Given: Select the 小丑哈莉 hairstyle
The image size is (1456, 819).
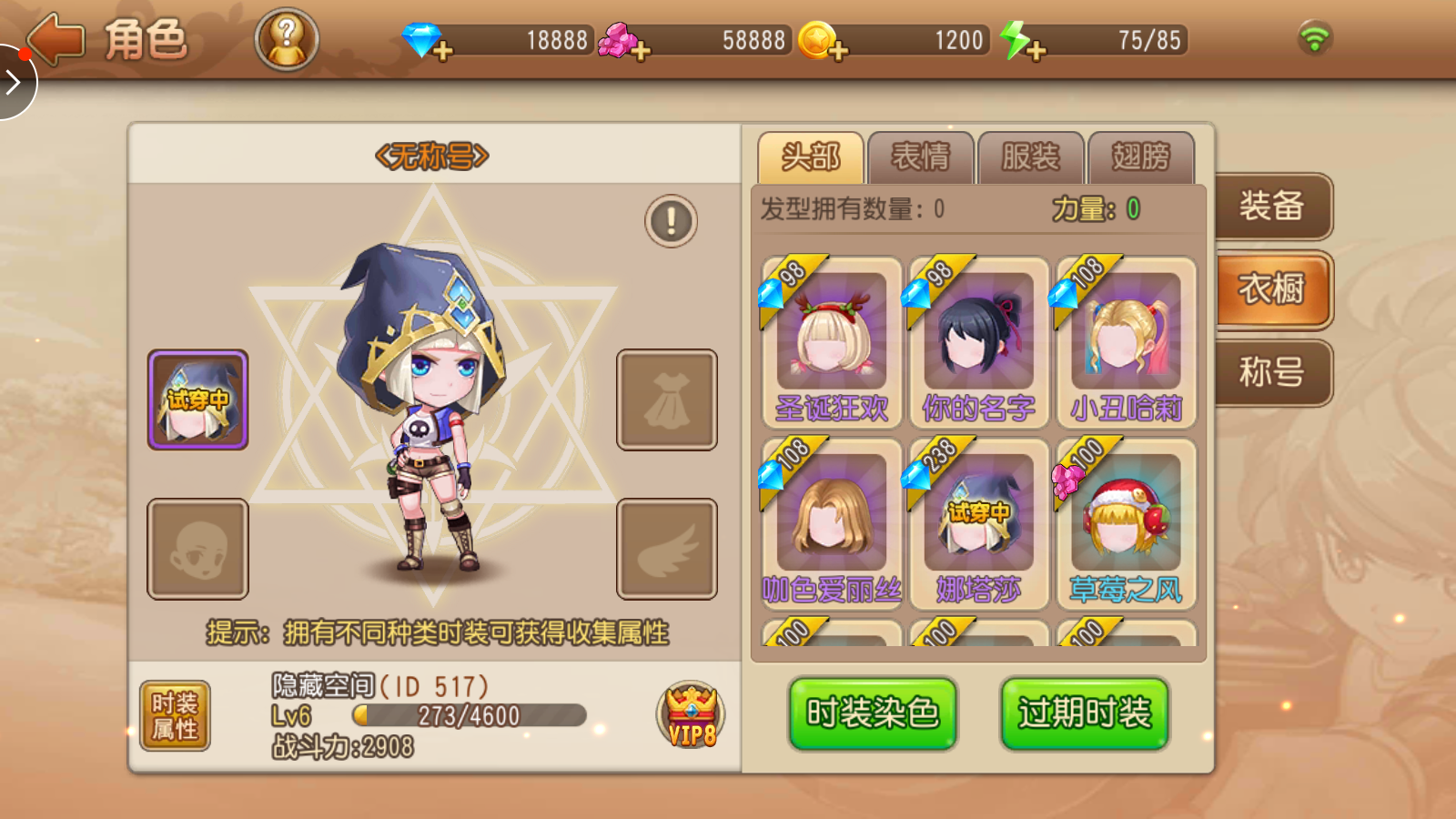Looking at the screenshot, I should (1126, 341).
